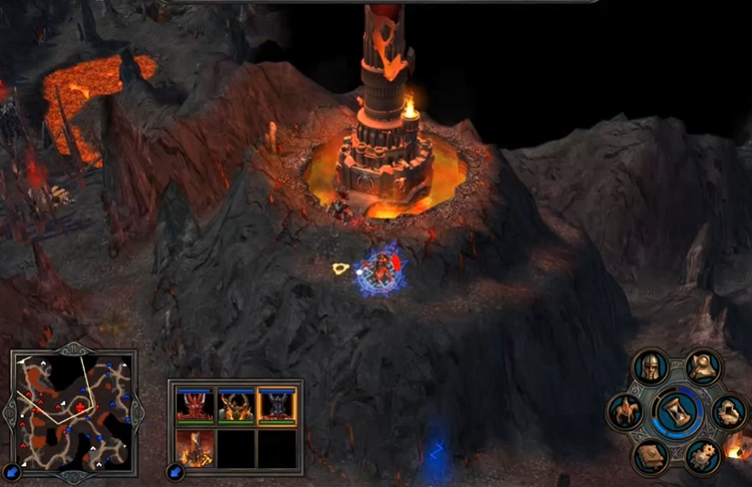Collapse the minimap with its blue arrow button
This screenshot has height=487, width=752.
(12, 470)
